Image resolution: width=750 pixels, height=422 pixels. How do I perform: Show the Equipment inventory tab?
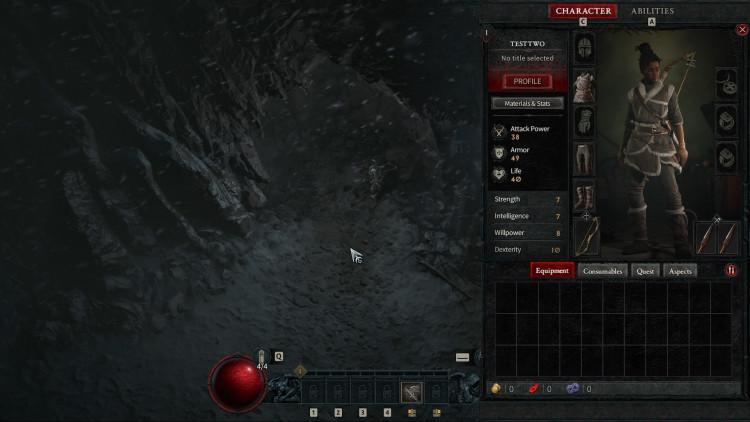click(551, 270)
